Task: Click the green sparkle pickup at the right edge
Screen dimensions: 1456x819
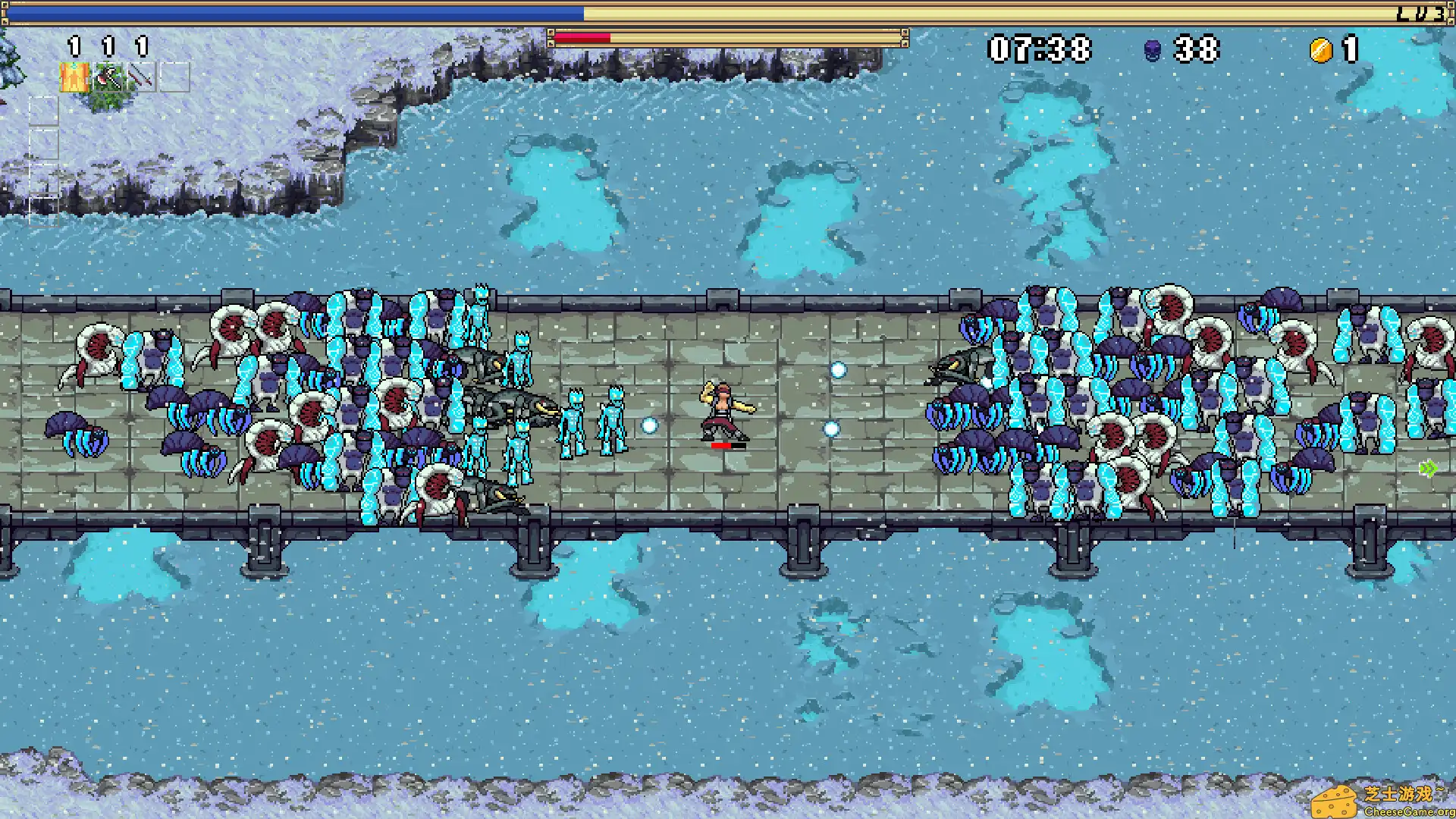Action: 1429,469
